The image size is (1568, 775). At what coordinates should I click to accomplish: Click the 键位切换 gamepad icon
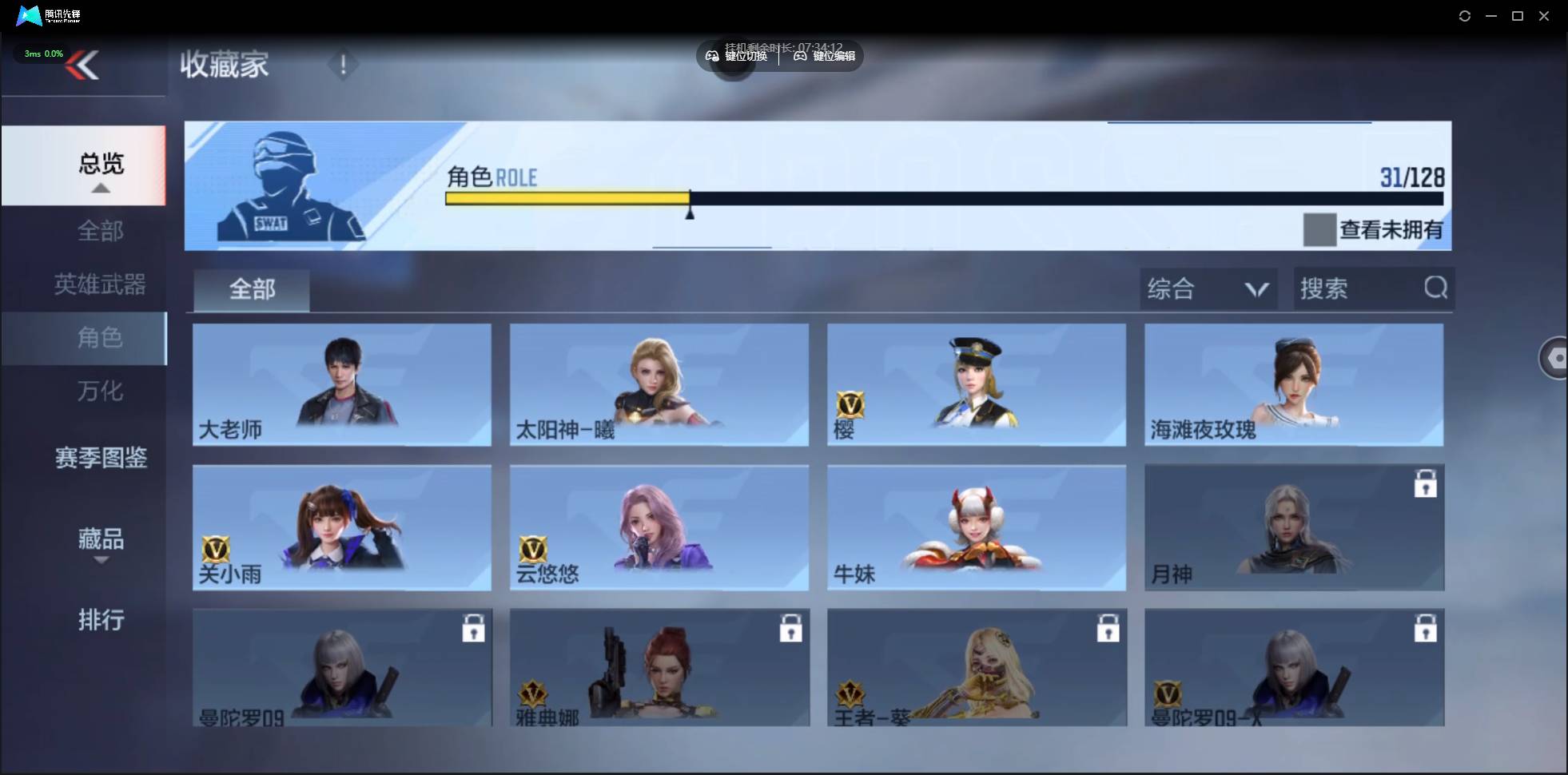coord(712,56)
